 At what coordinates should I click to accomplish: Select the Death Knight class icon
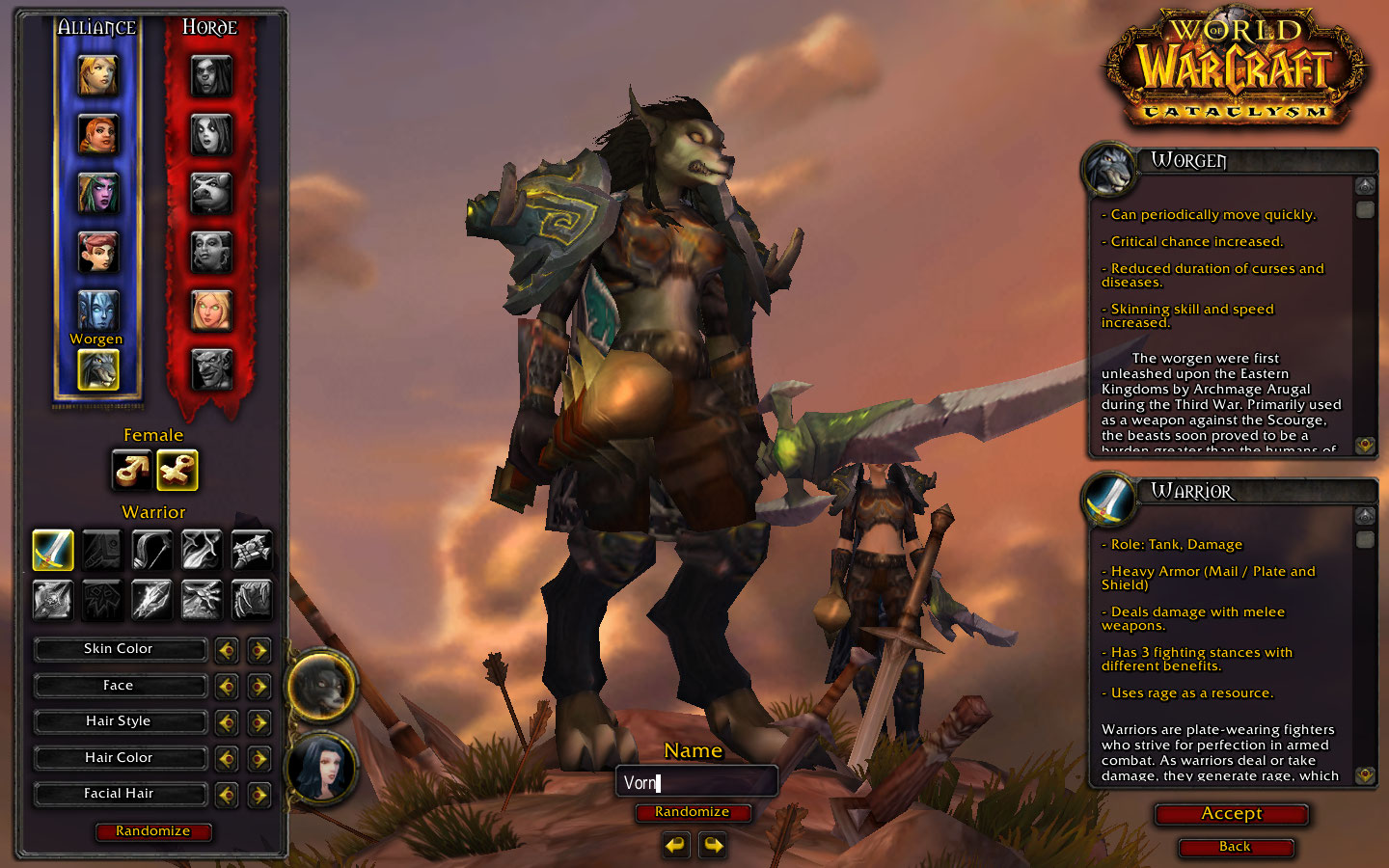pos(53,599)
